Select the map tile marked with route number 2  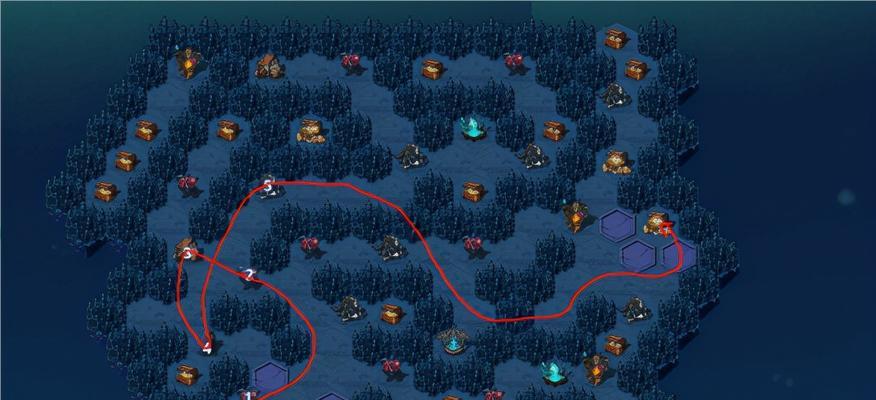point(249,275)
